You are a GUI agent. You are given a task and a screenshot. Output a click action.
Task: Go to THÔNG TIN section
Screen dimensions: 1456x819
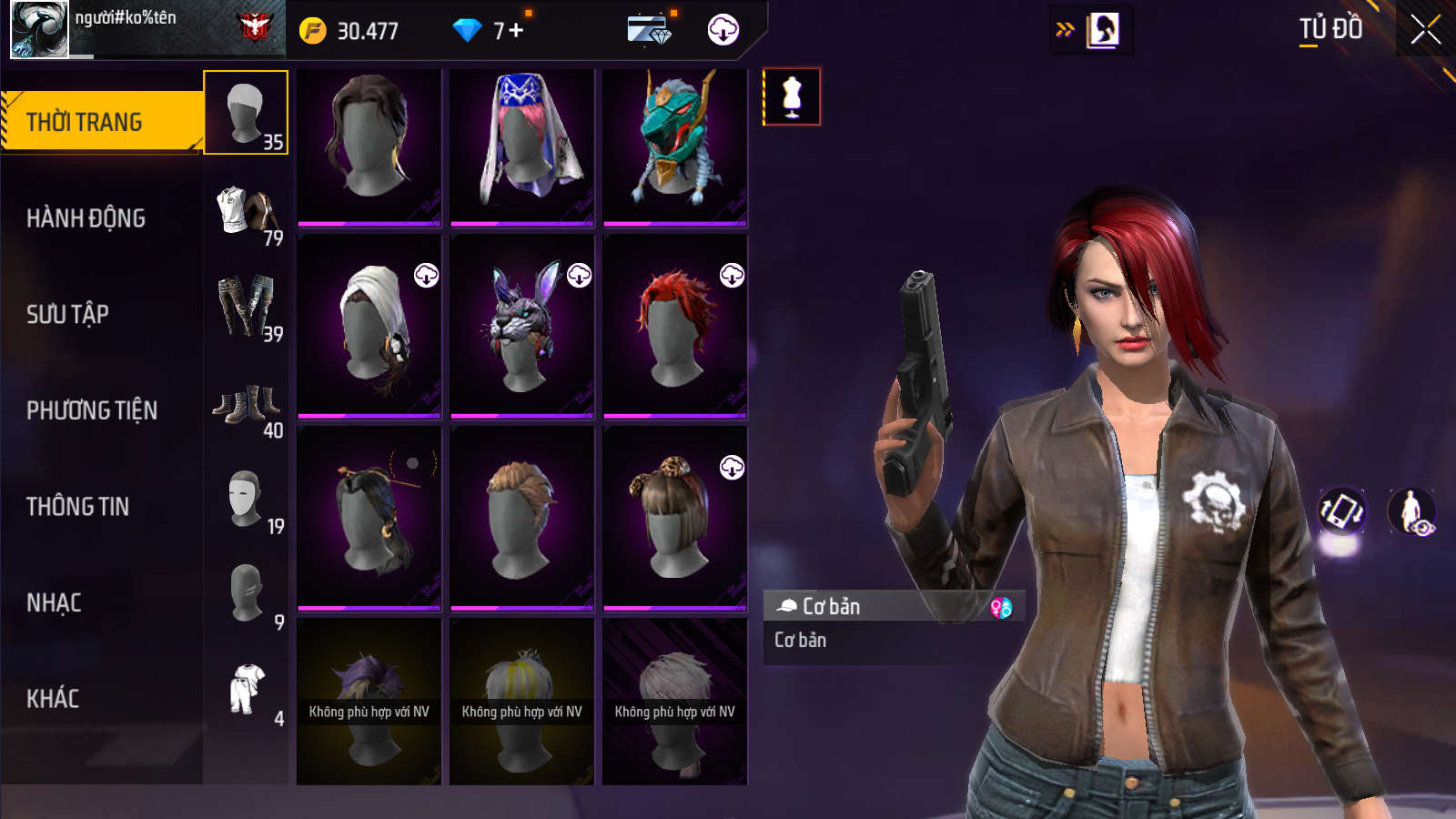(78, 507)
